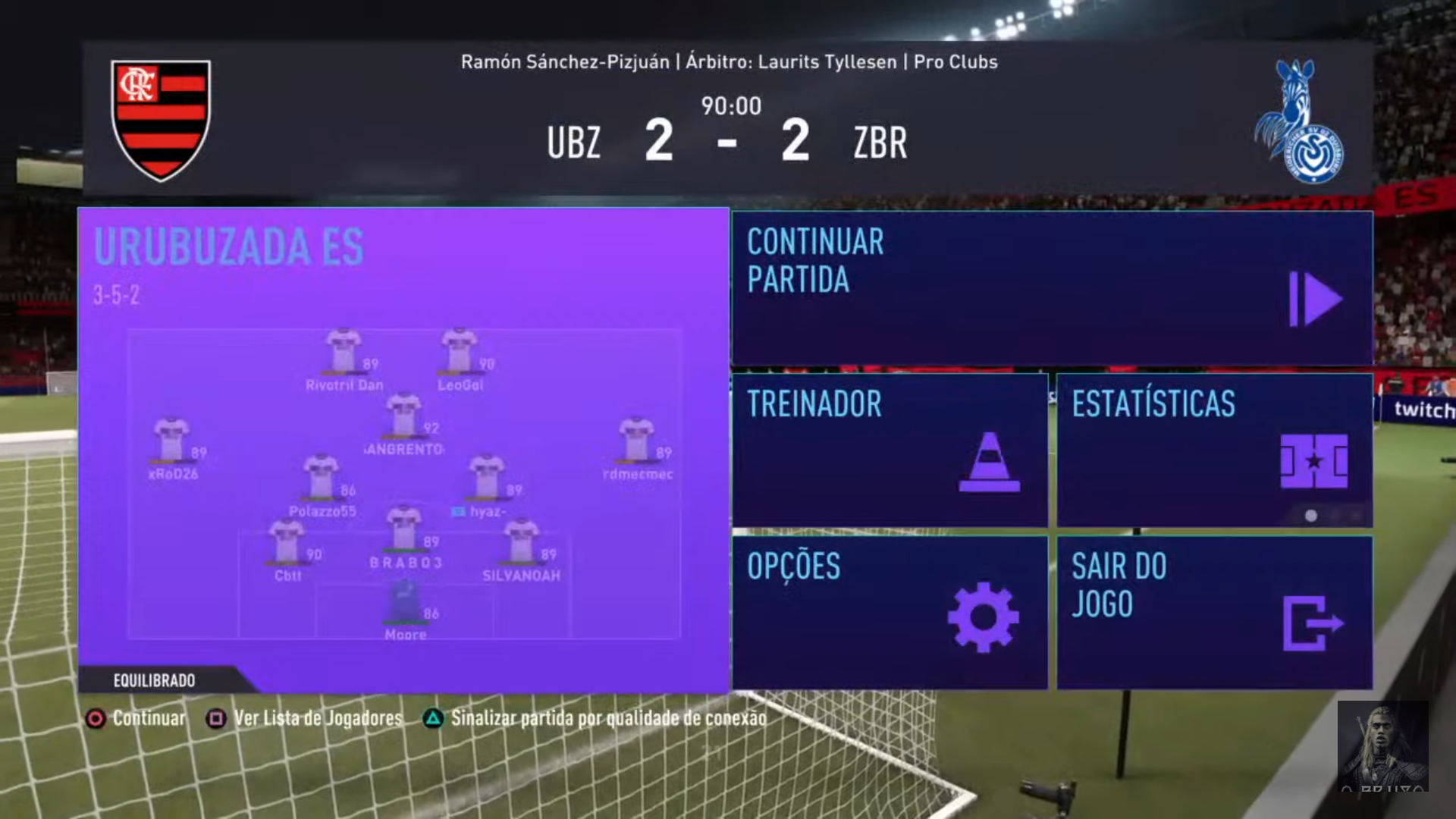Choose Sair do Jogo to quit

click(1214, 613)
